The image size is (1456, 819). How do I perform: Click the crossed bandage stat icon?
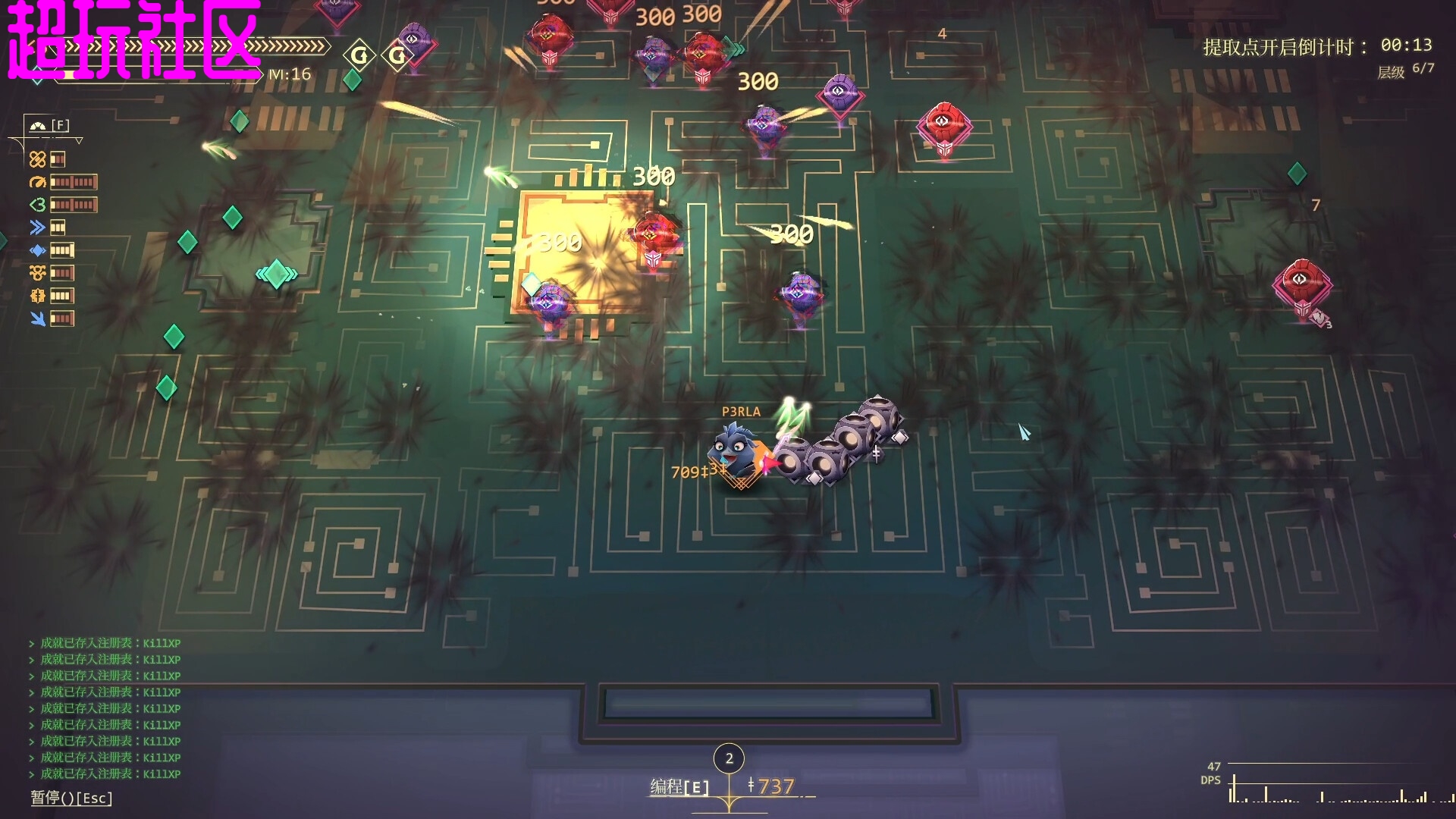point(37,159)
